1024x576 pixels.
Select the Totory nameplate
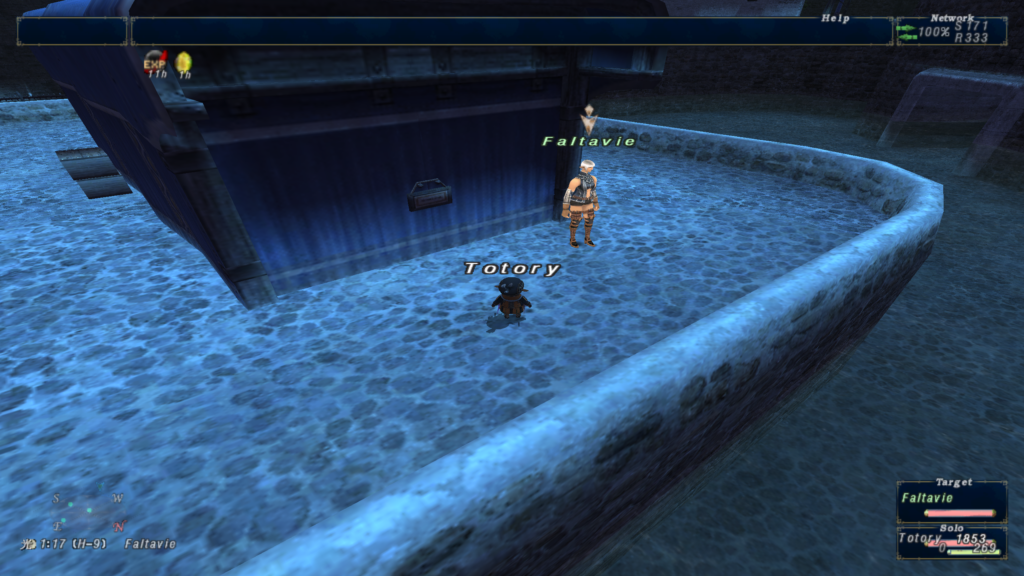coord(512,268)
